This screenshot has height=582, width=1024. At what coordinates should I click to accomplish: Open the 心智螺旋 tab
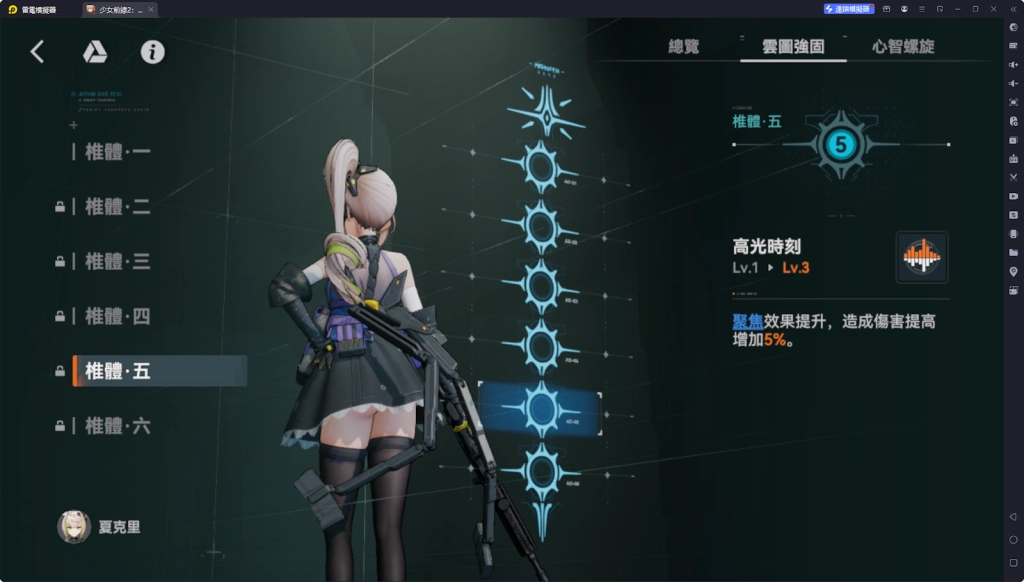tap(903, 46)
